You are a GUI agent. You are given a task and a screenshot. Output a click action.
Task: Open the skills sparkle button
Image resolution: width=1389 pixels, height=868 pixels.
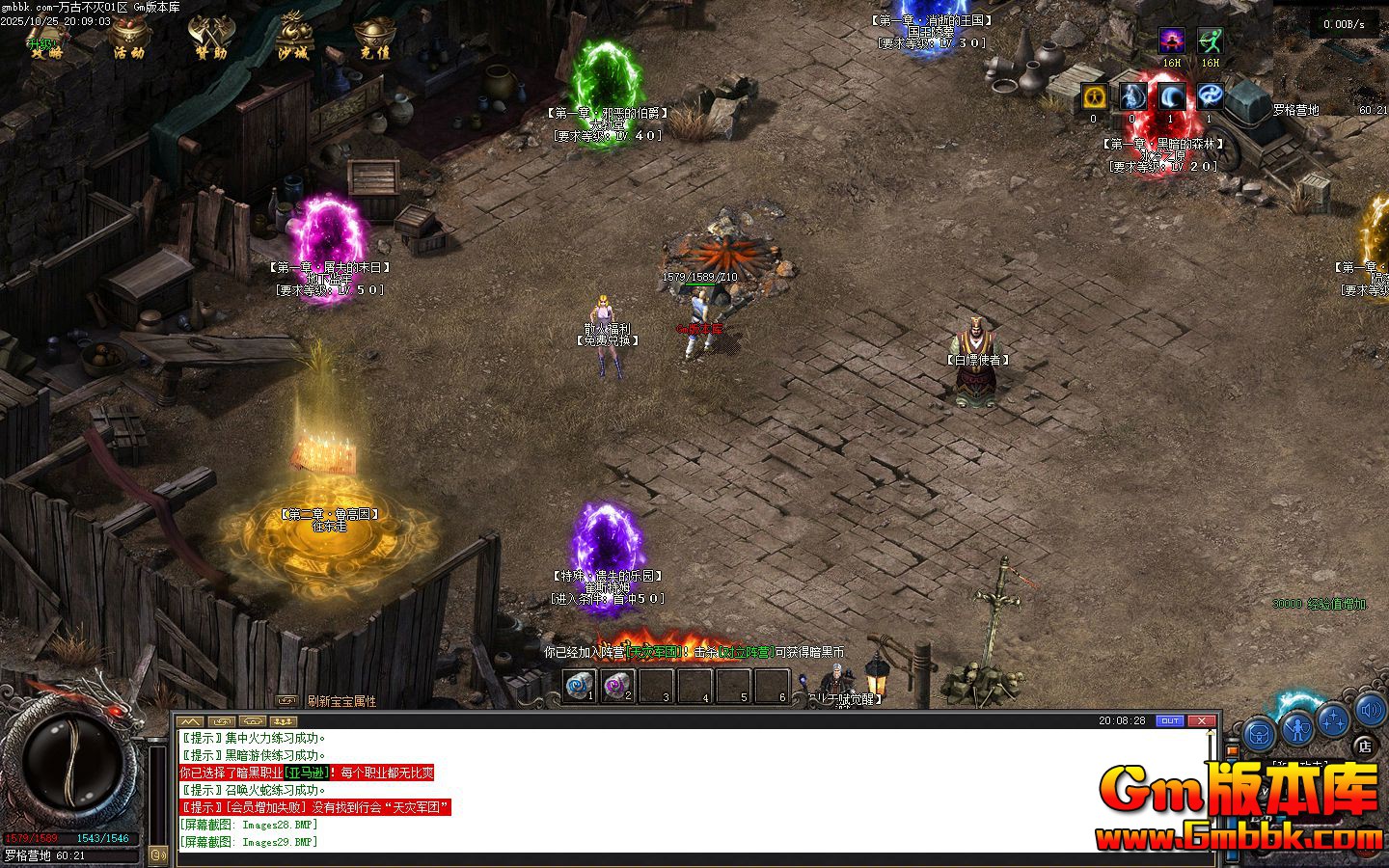pyautogui.click(x=1333, y=719)
